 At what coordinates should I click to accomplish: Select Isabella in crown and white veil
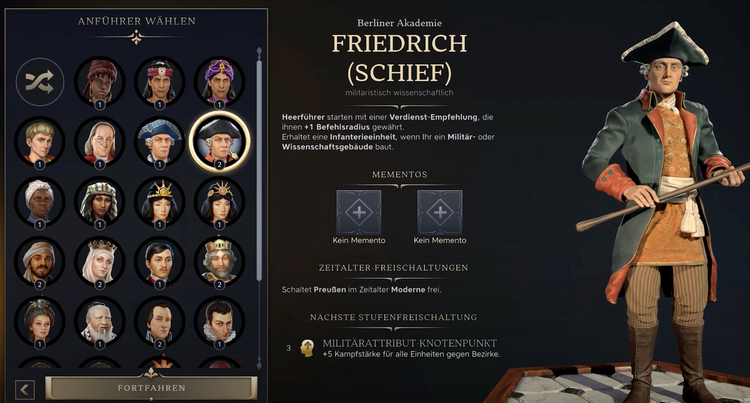pyautogui.click(x=100, y=261)
